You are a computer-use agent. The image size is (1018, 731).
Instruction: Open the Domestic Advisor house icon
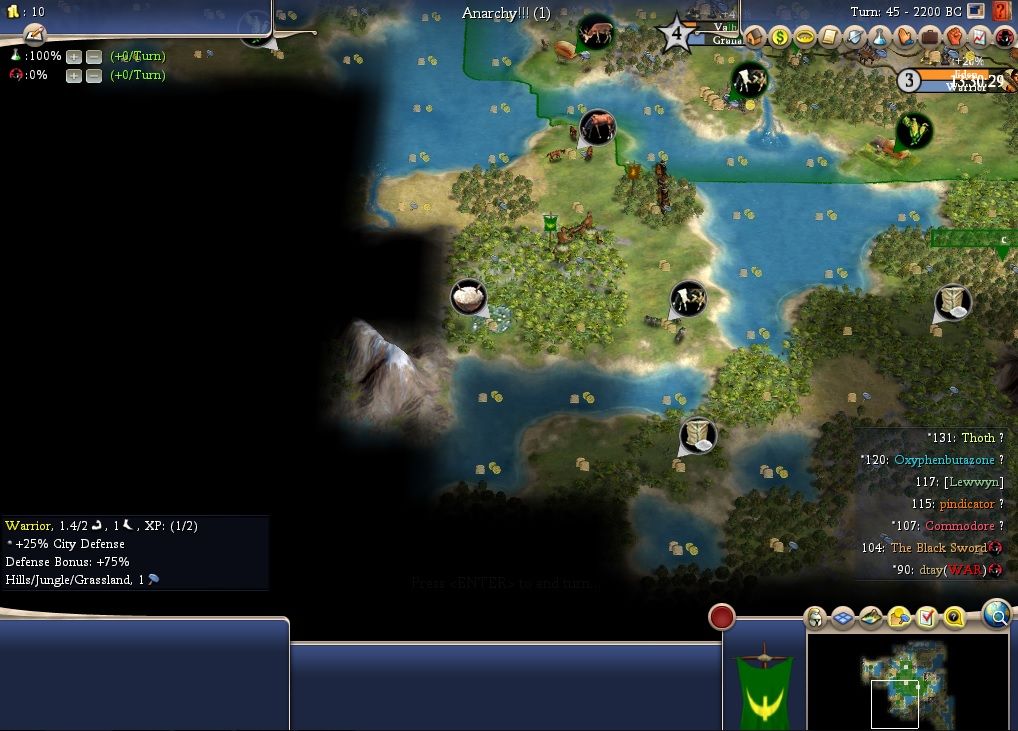pos(755,37)
